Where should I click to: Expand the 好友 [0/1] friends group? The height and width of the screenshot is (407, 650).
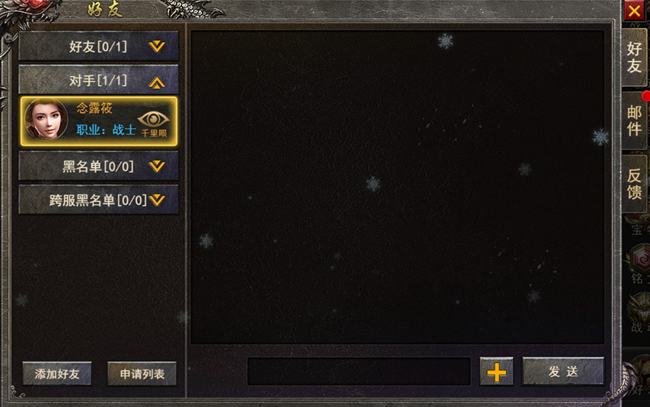tap(98, 46)
